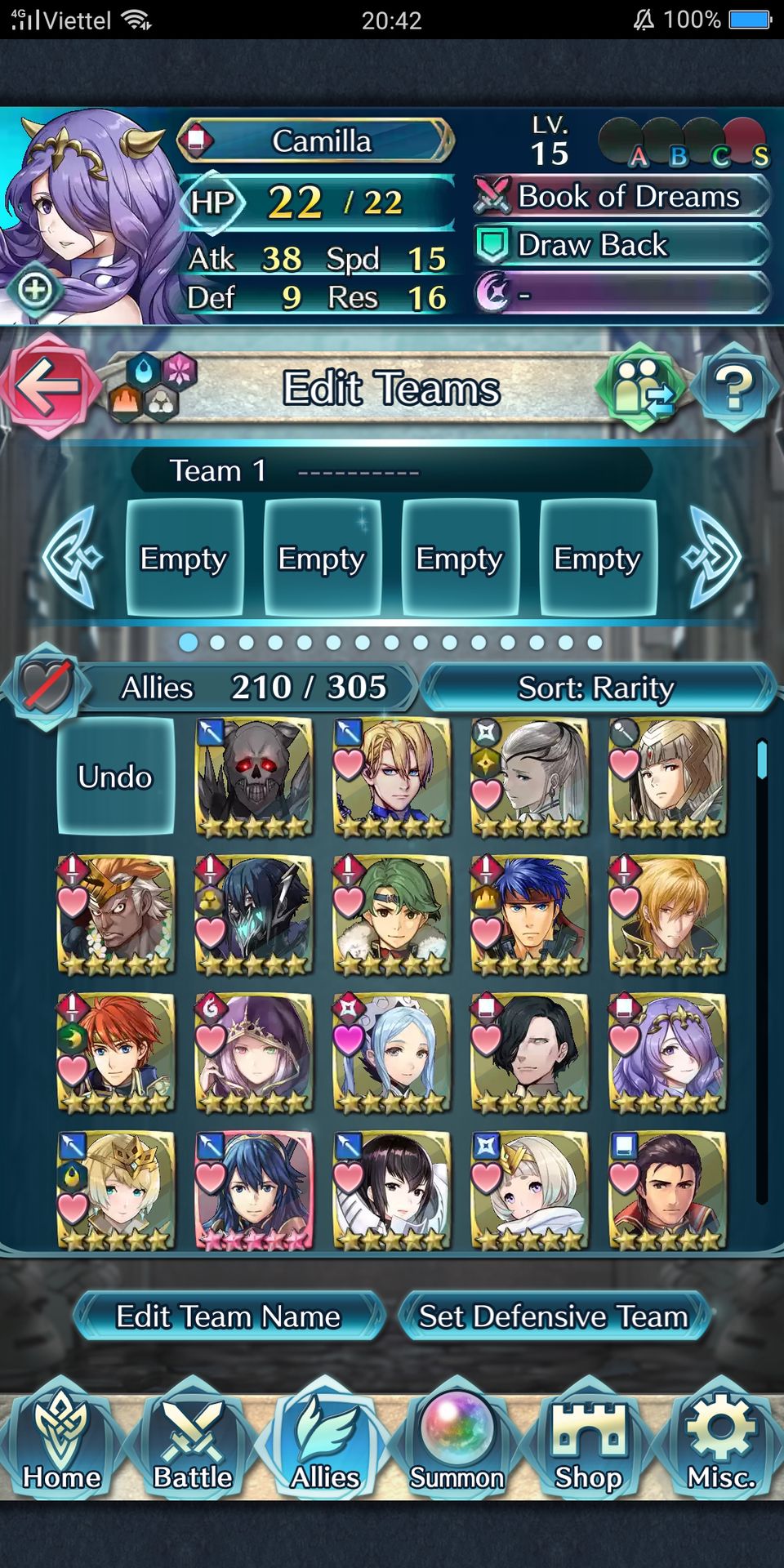
Task: Open the help question mark button
Action: [x=733, y=387]
